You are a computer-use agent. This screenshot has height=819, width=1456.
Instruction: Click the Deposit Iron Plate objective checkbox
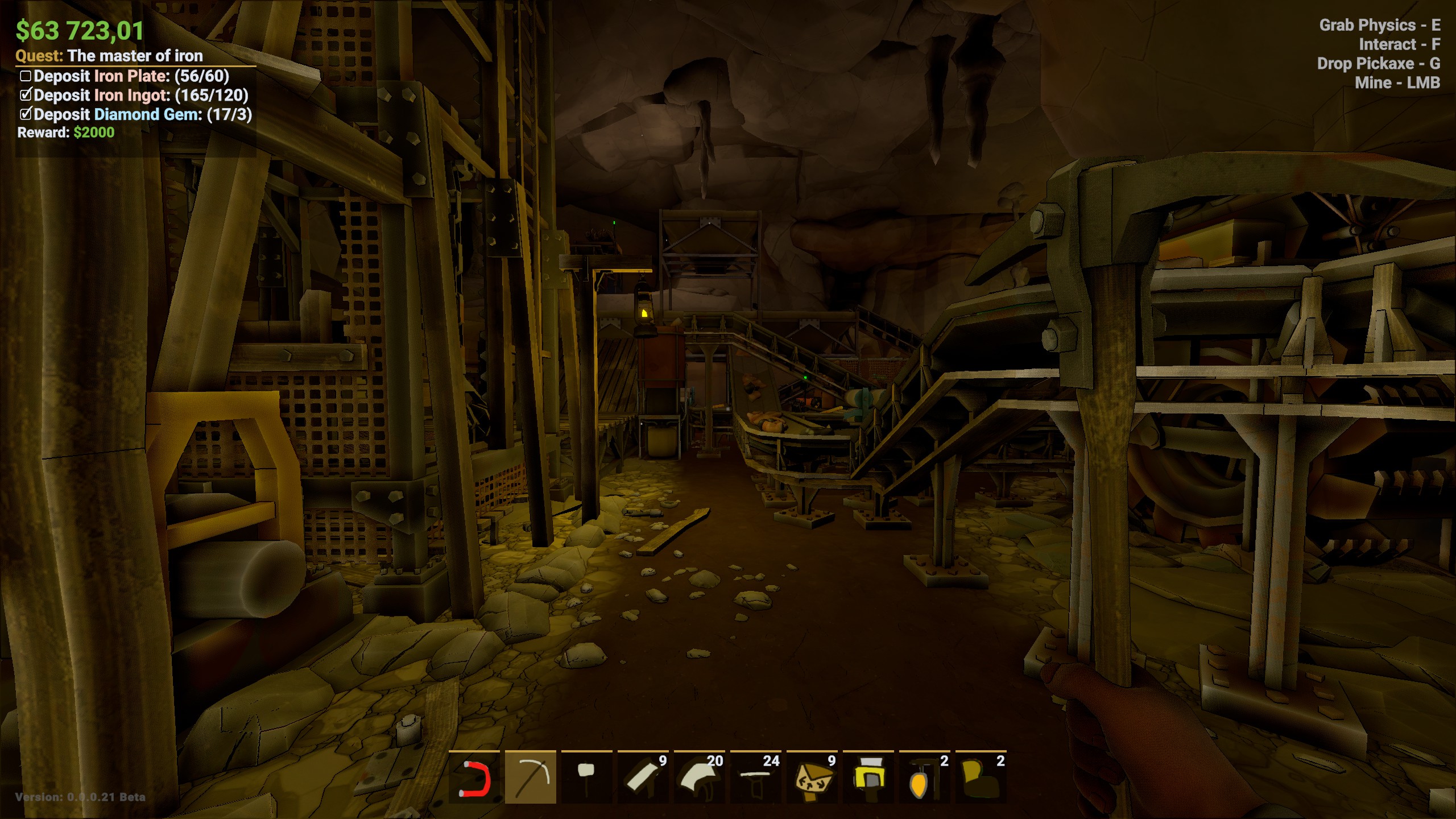coord(26,76)
